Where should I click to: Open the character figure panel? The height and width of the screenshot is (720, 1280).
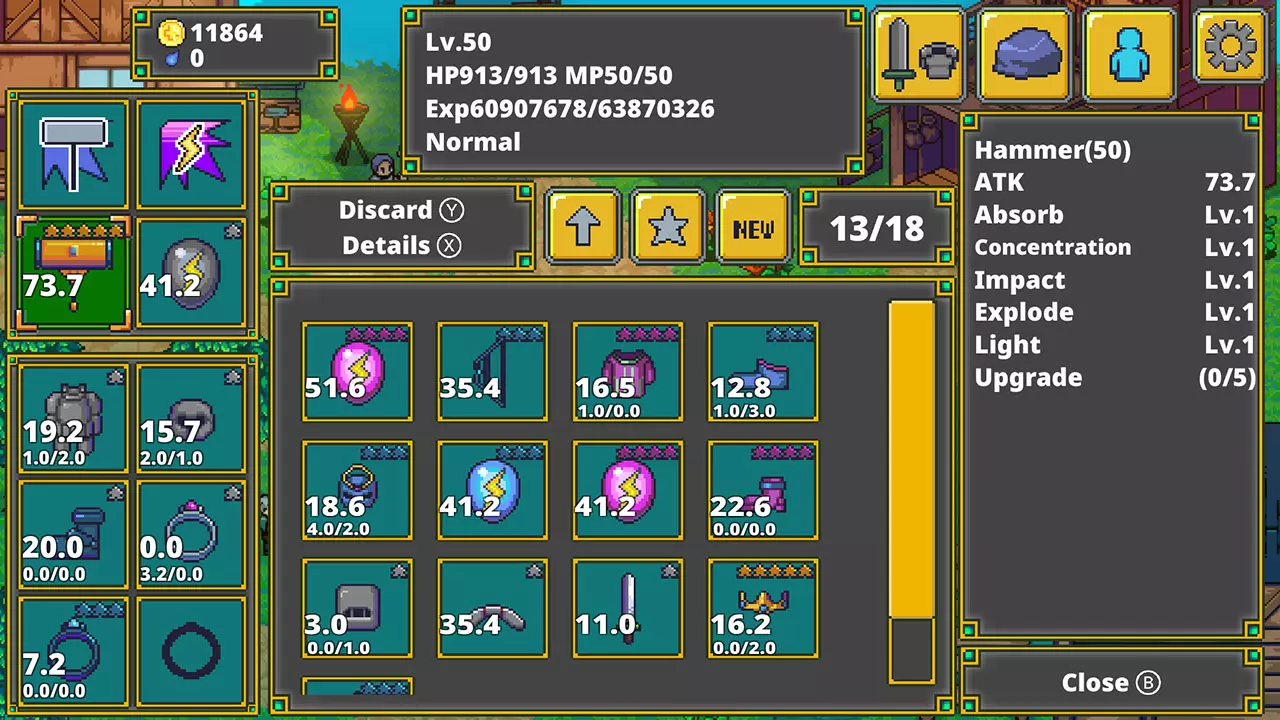(x=1128, y=50)
